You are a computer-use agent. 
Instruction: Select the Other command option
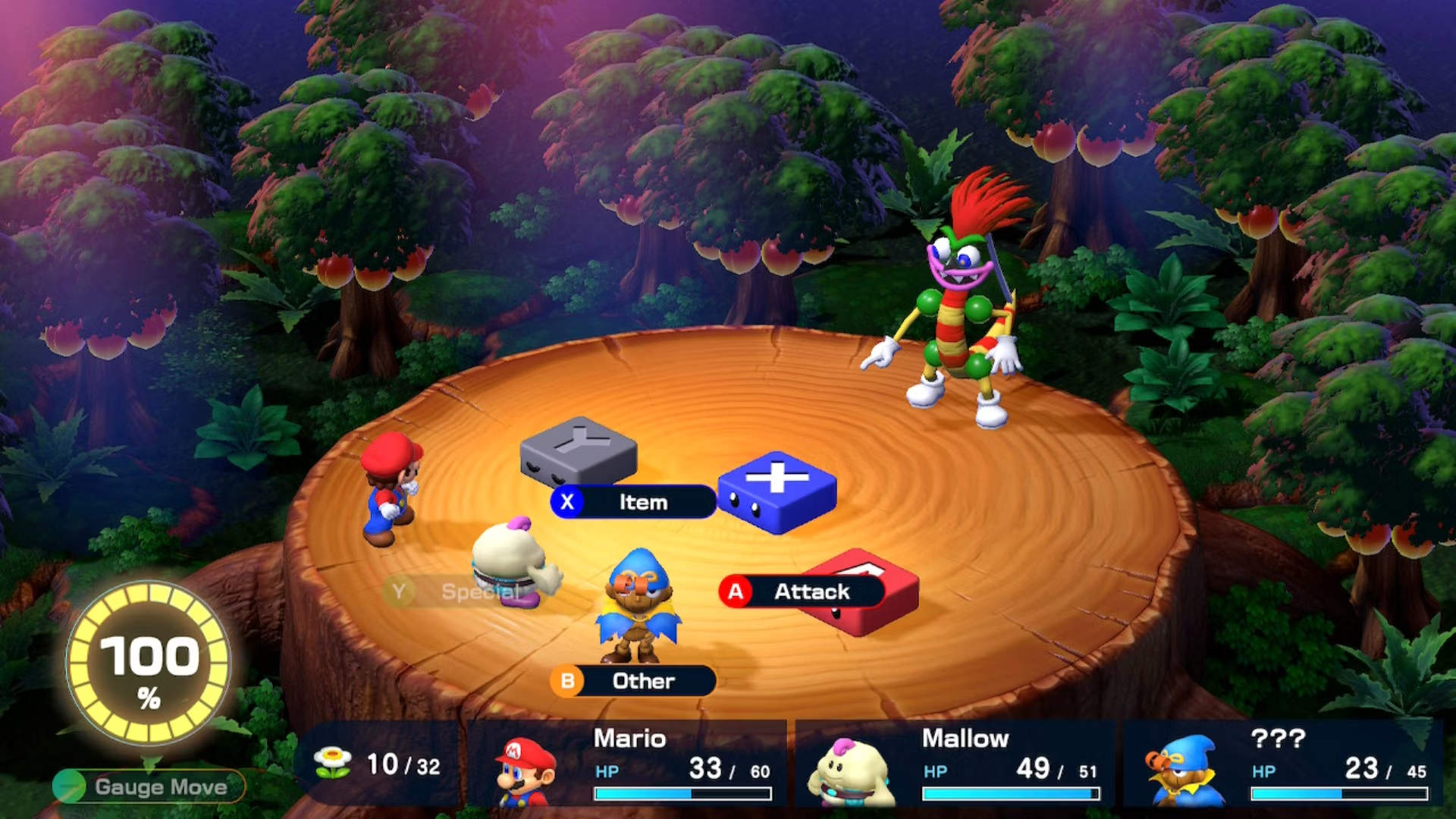[x=633, y=681]
